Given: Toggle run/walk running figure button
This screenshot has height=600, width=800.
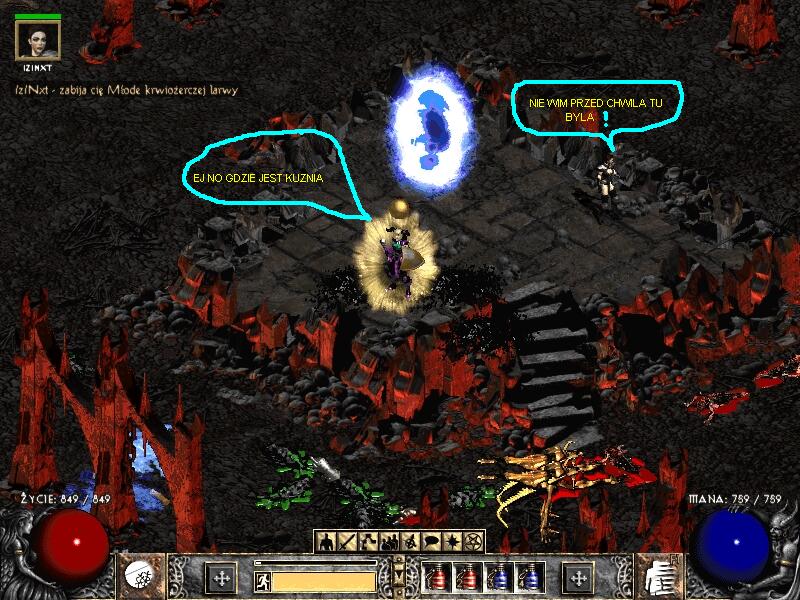Looking at the screenshot, I should tap(263, 580).
